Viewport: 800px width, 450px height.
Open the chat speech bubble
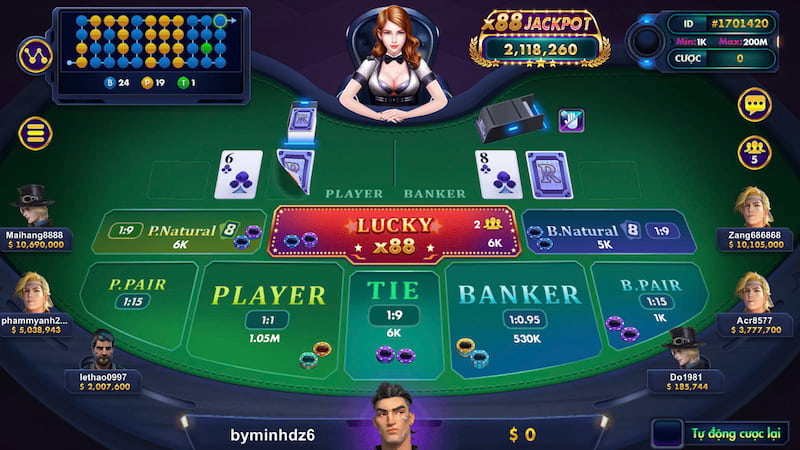coord(754,104)
